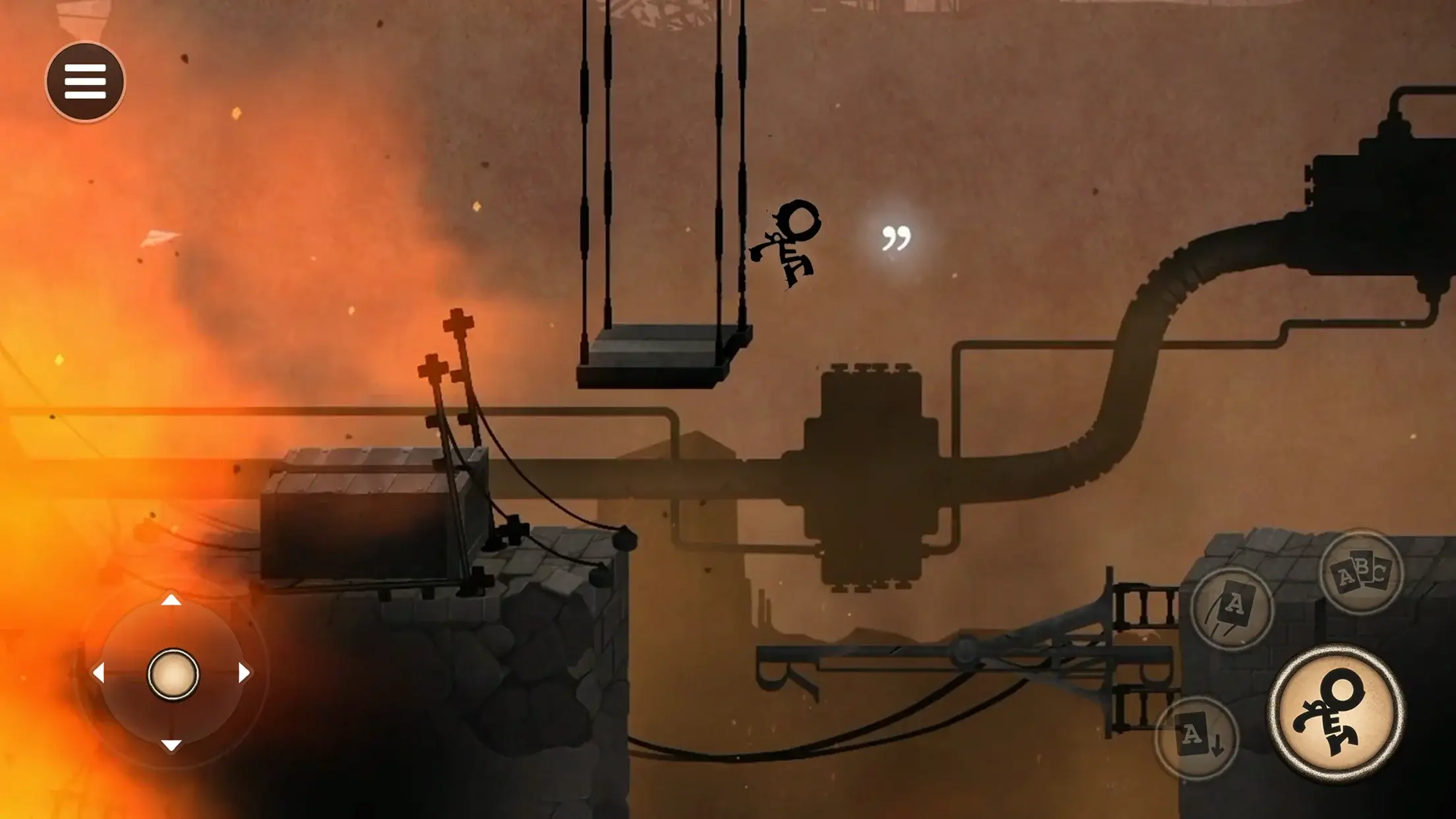
Task: Use the single letter A card button
Action: click(1232, 608)
